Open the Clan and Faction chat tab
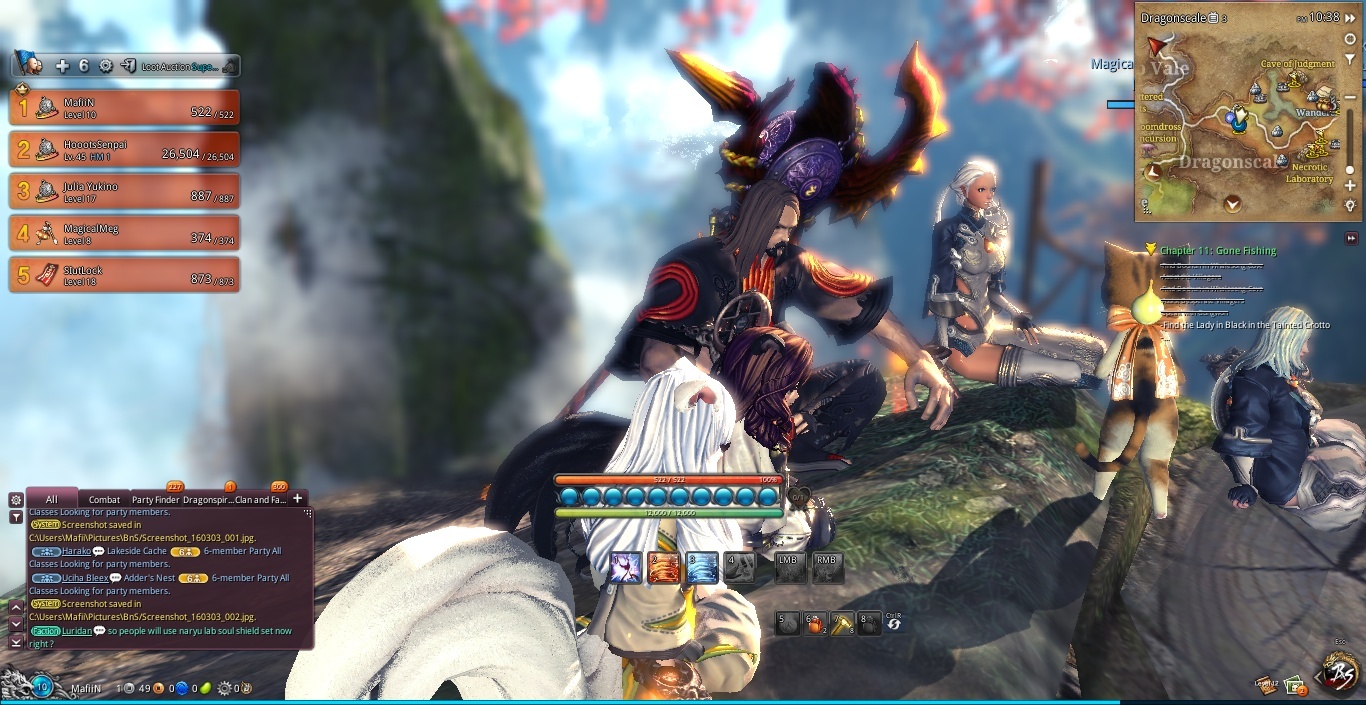Viewport: 1366px width, 705px height. tap(260, 499)
